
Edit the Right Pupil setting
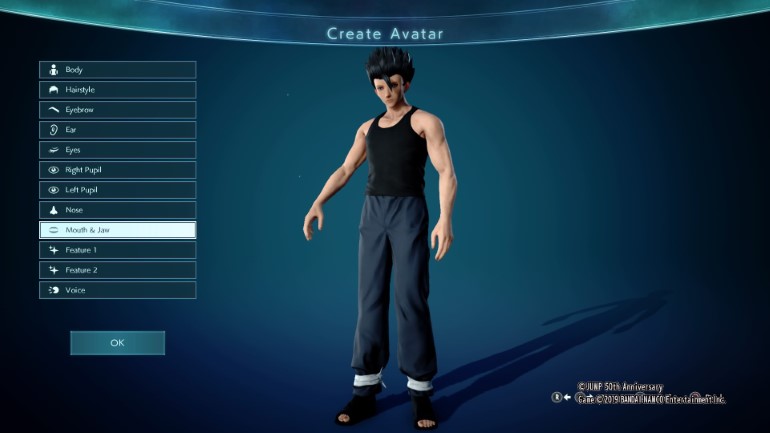click(x=117, y=170)
